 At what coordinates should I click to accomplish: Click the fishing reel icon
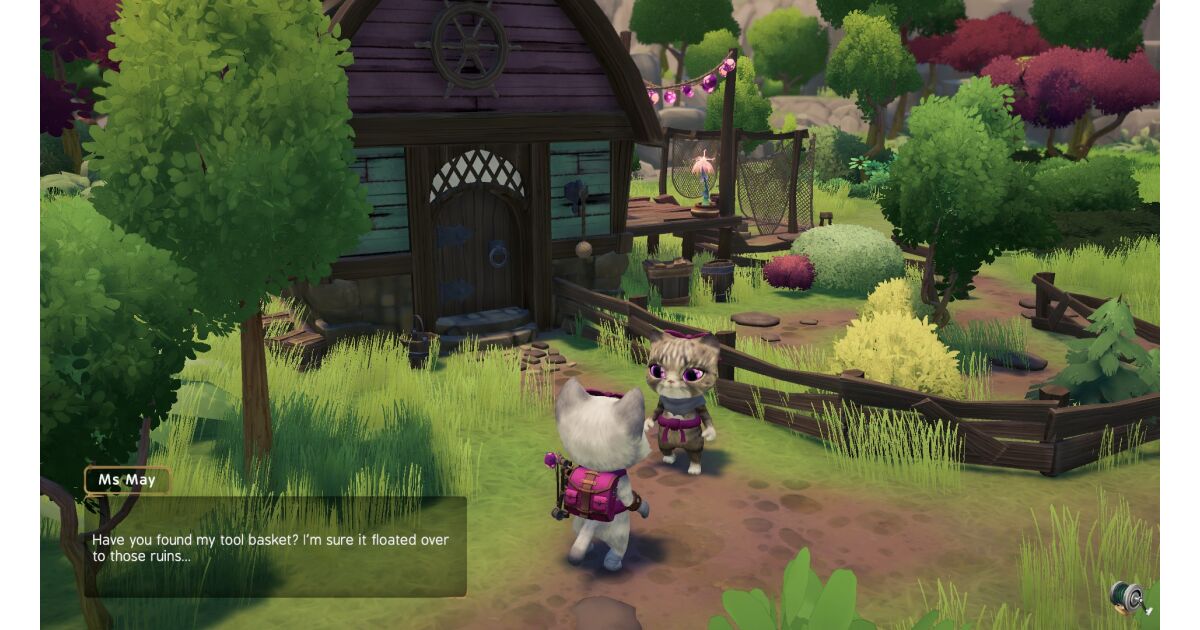(x=1127, y=597)
